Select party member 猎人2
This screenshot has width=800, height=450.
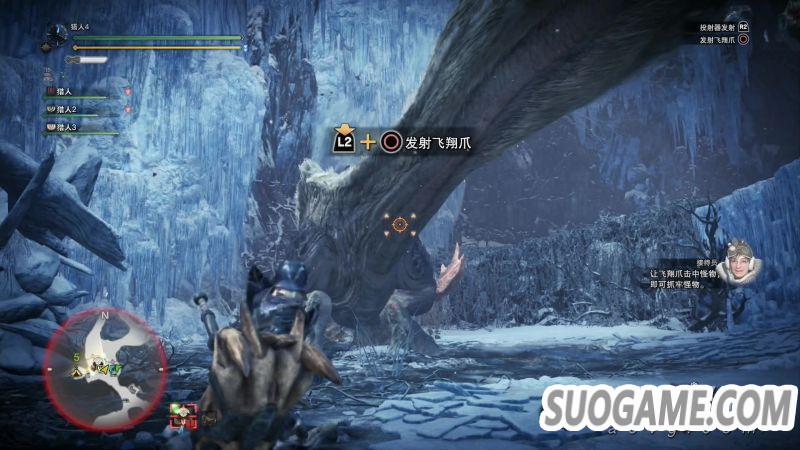pyautogui.click(x=67, y=108)
